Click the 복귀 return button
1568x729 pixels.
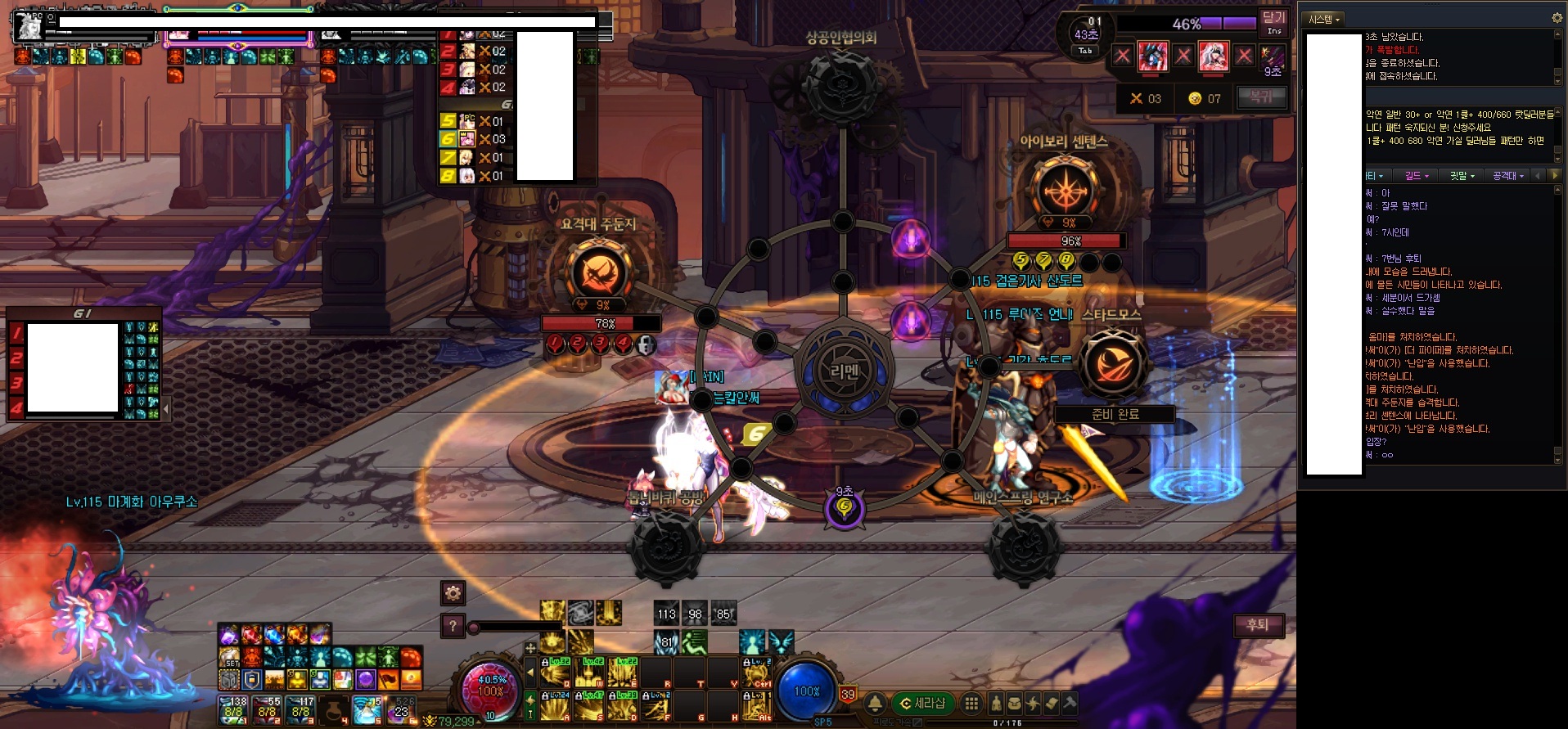click(1261, 97)
